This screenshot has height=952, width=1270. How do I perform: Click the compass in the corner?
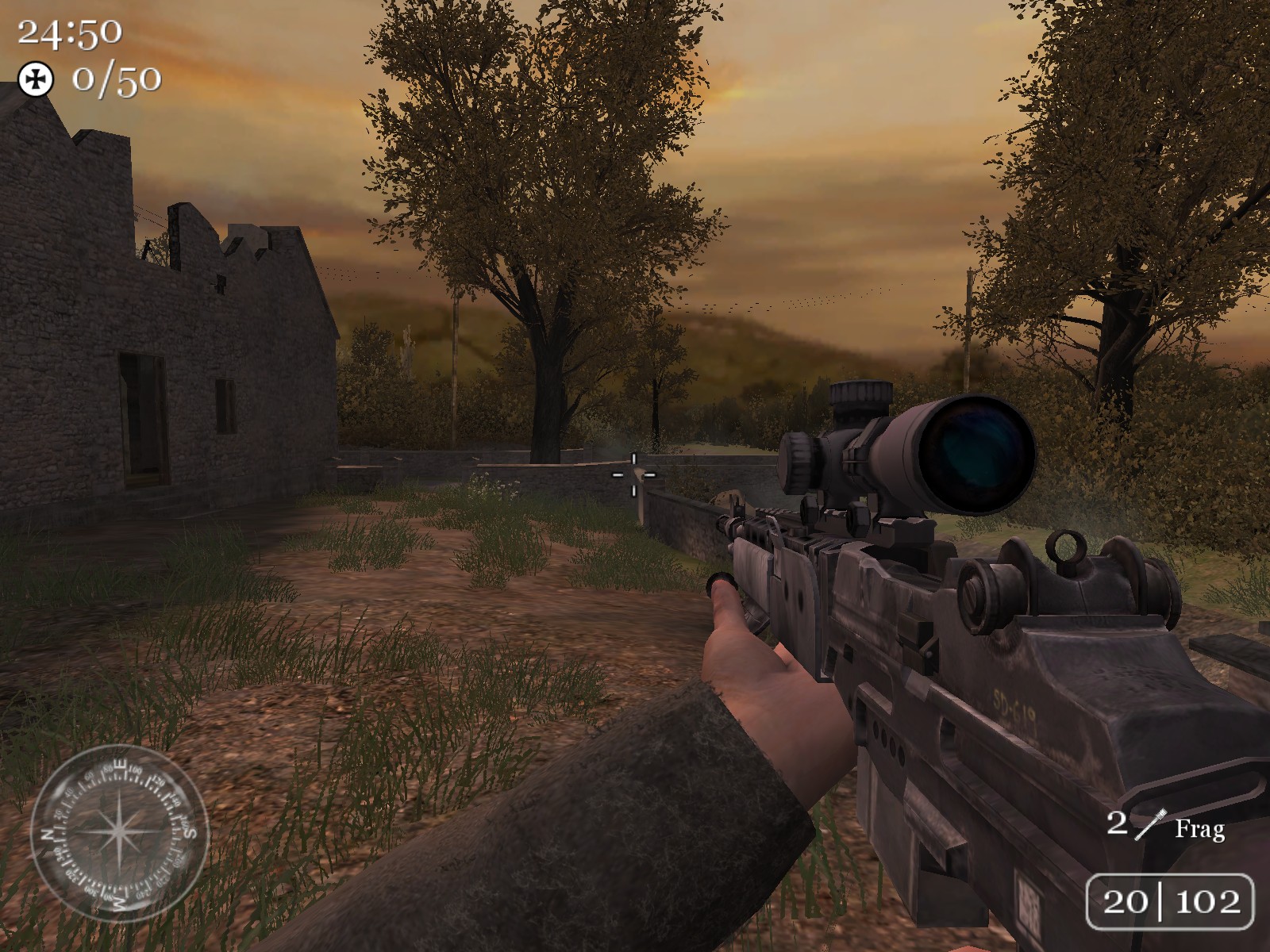click(x=119, y=832)
